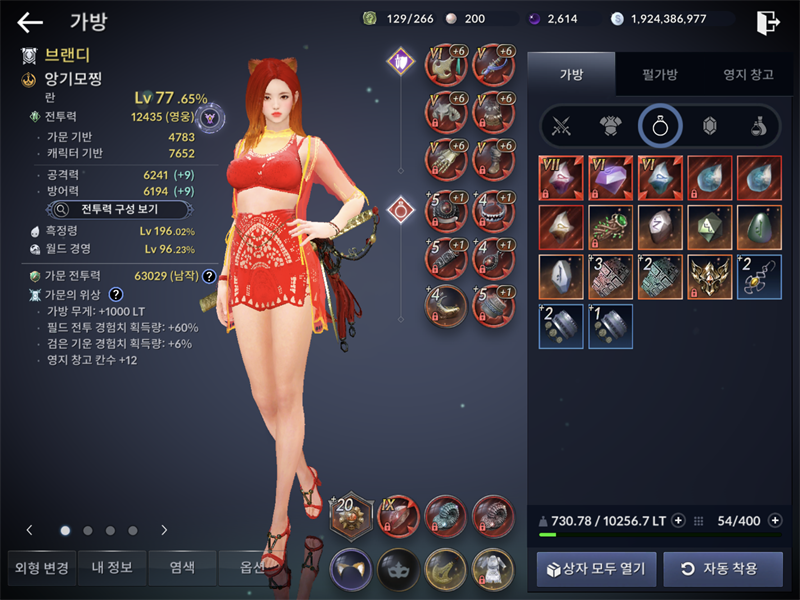Open the 외형 변경 menu
Screen dimensions: 800x600
(41, 568)
